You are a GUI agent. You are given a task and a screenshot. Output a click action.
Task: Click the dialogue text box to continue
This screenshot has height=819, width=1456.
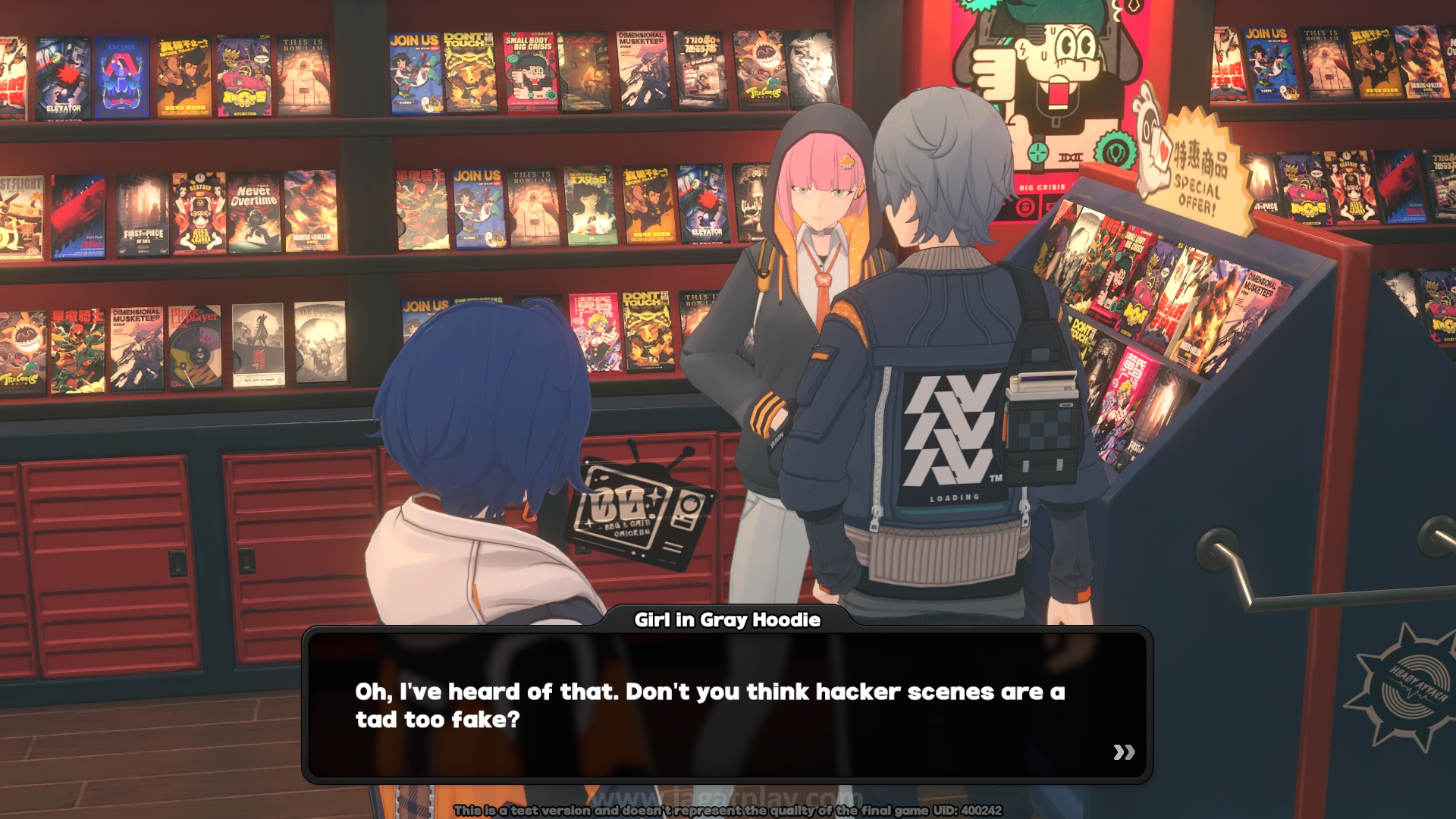point(726,705)
